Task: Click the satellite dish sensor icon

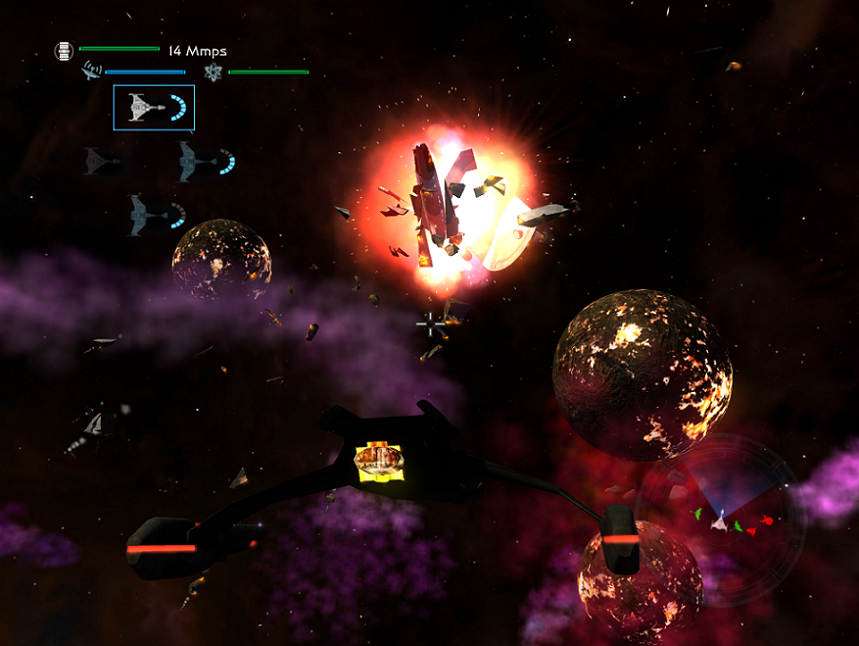Action: [x=90, y=71]
